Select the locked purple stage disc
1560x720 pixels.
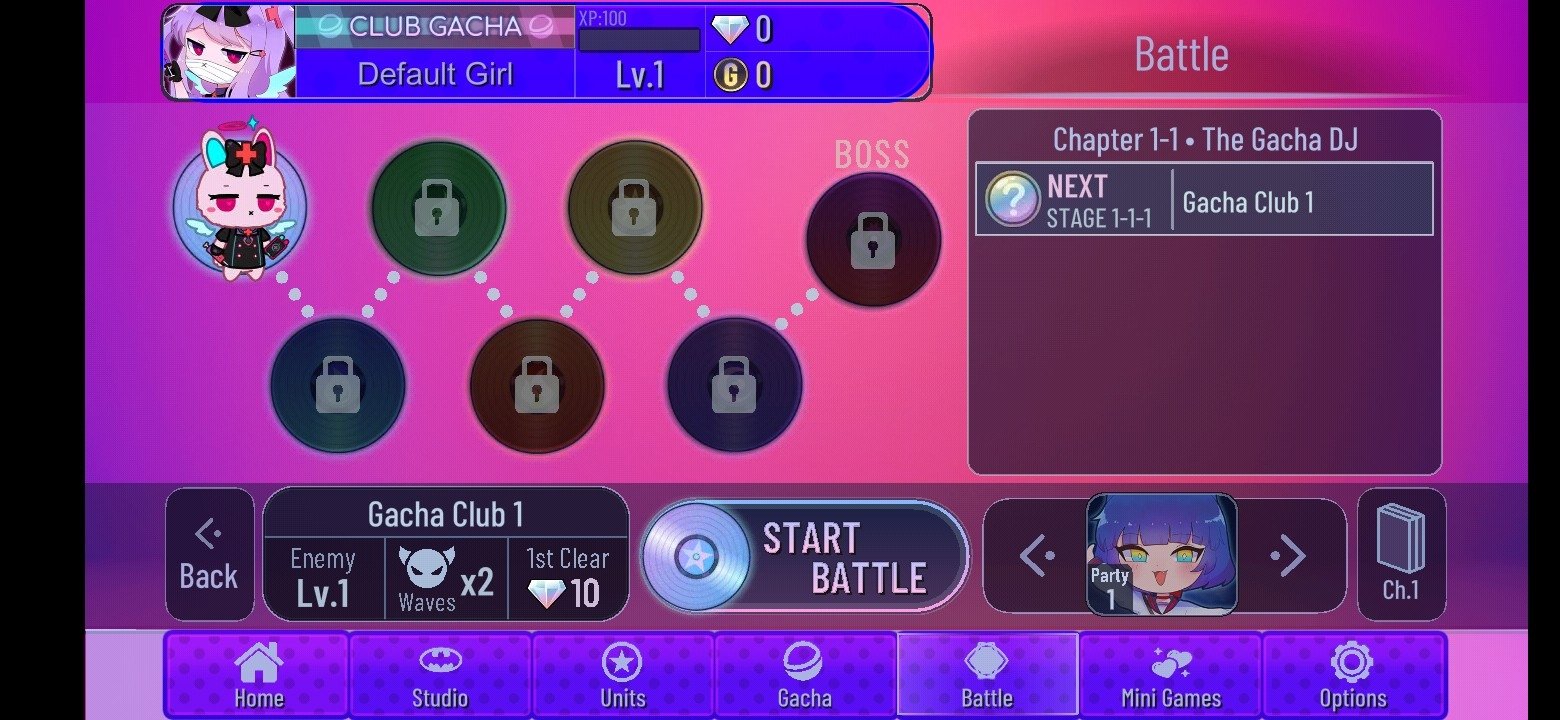click(x=735, y=385)
